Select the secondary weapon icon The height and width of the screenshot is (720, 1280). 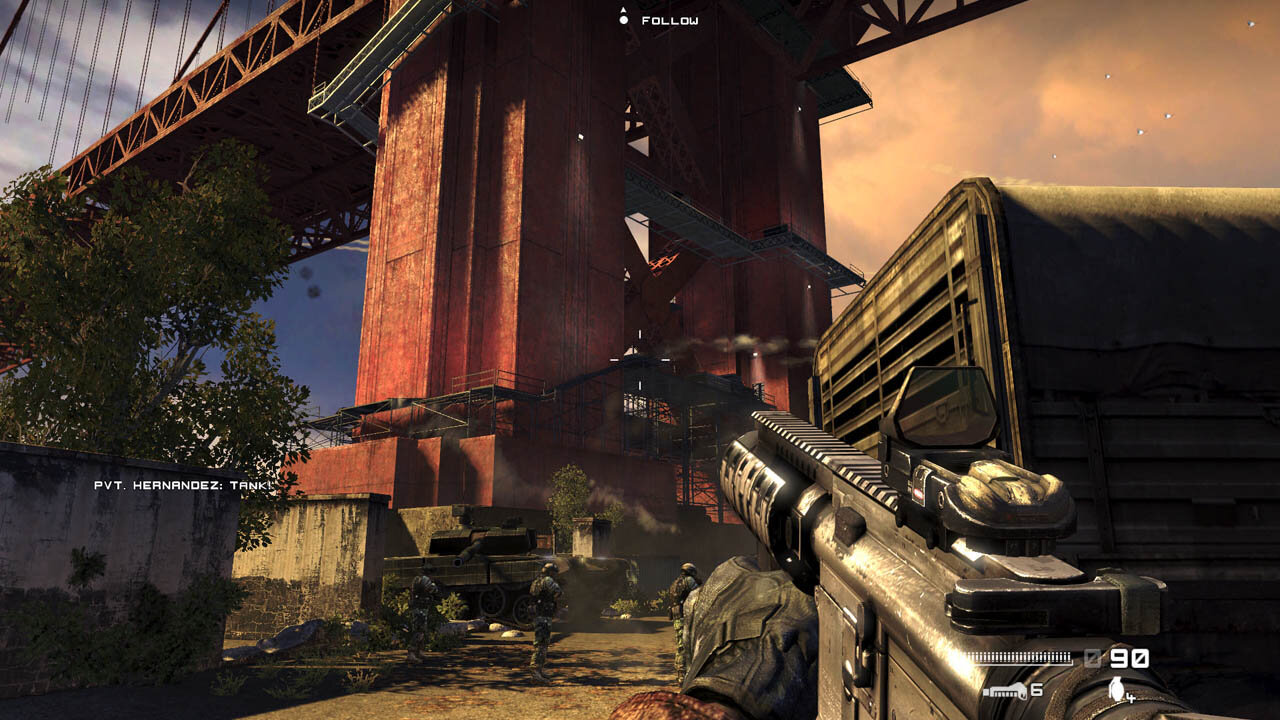(1003, 690)
